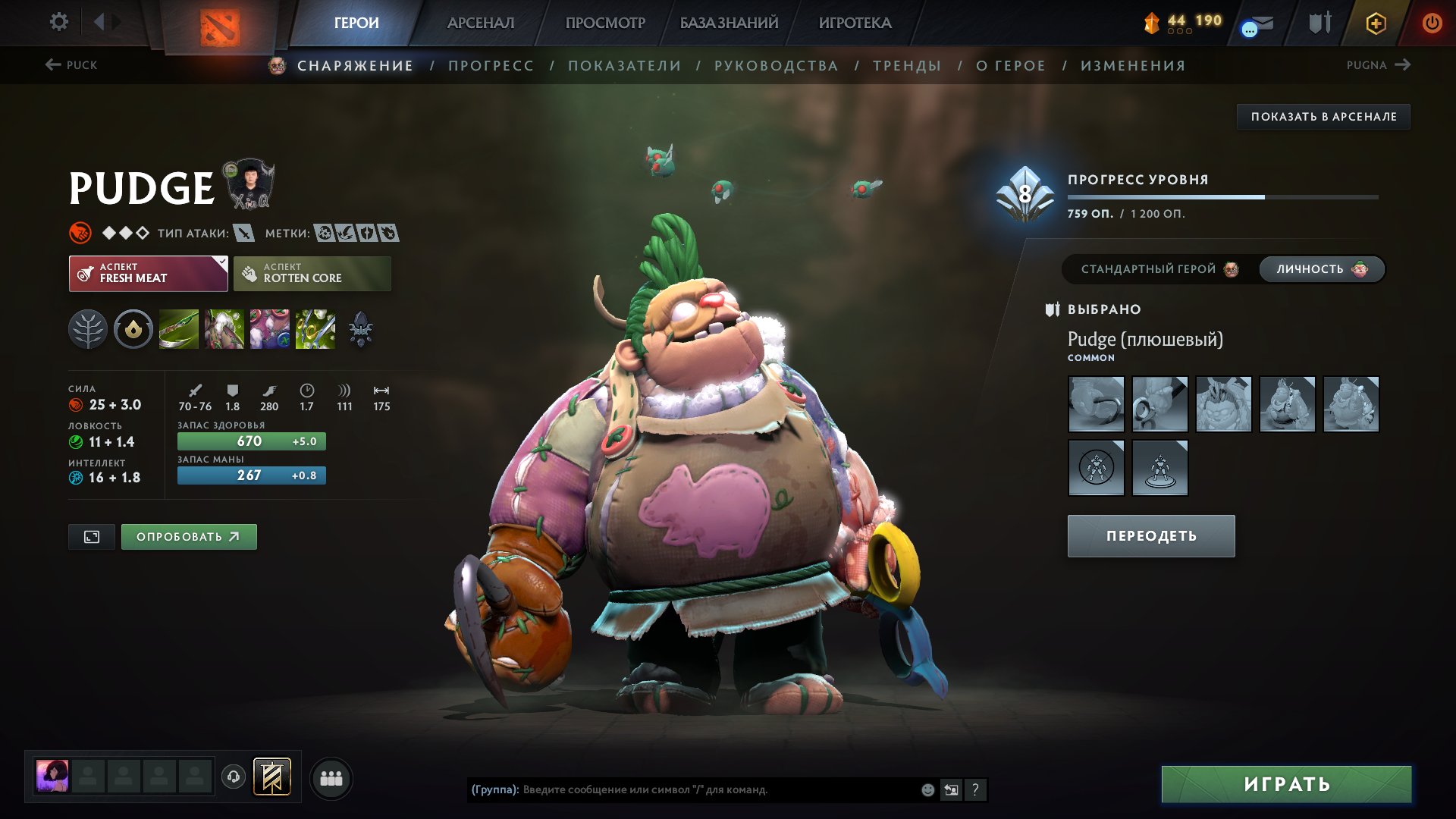The height and width of the screenshot is (819, 1456).
Task: Switch to Стандартный герой option
Action: pyautogui.click(x=1158, y=269)
